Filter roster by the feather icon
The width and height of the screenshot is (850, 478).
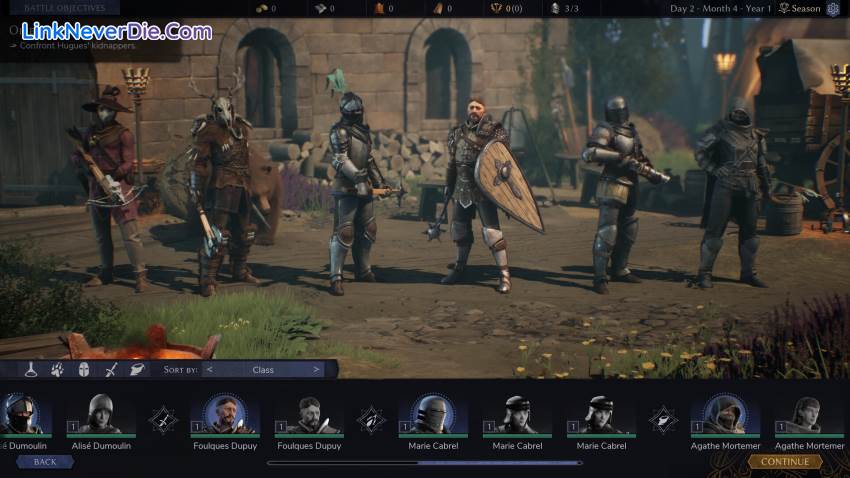pos(137,369)
